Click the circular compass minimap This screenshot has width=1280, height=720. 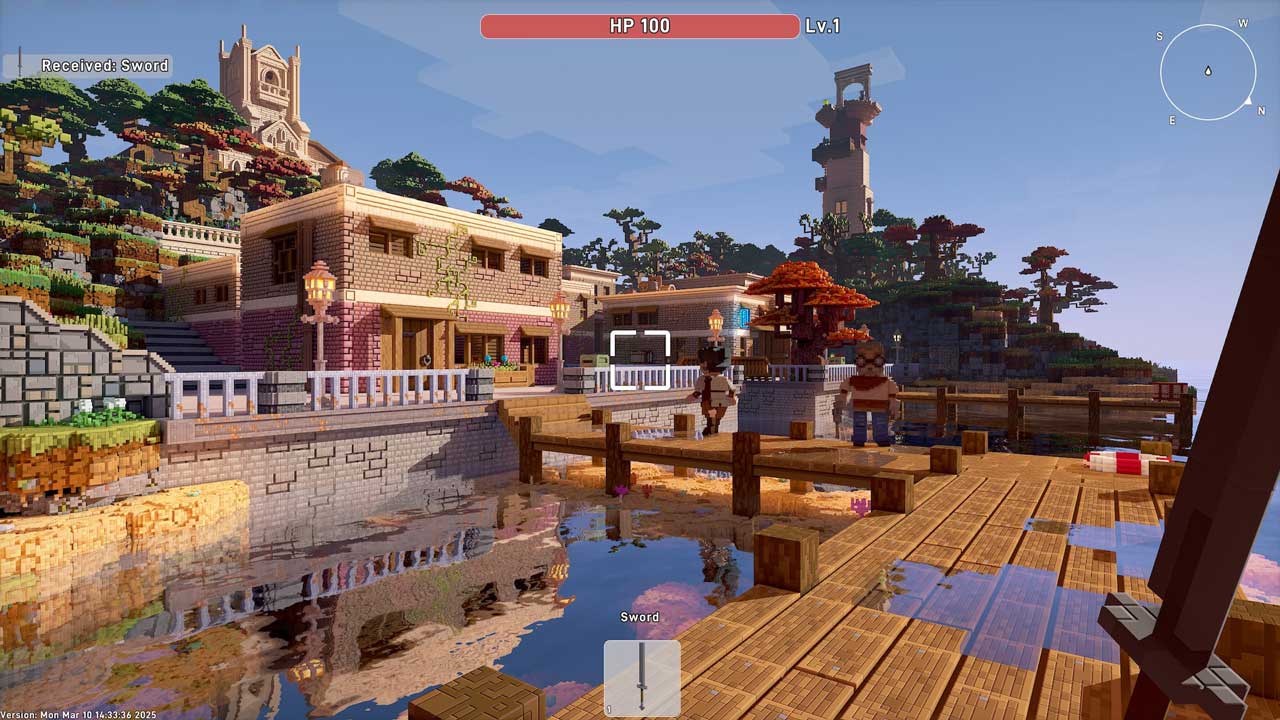(1208, 72)
